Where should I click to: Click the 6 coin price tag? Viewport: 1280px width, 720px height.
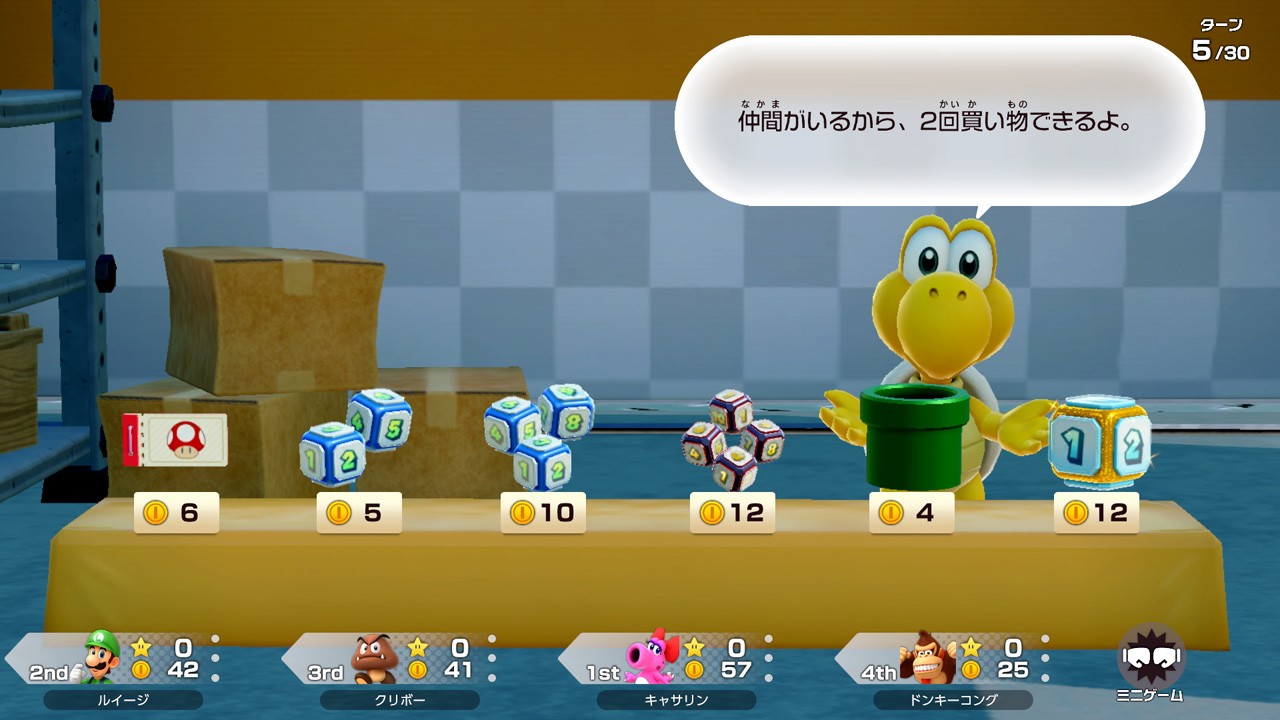pos(176,513)
